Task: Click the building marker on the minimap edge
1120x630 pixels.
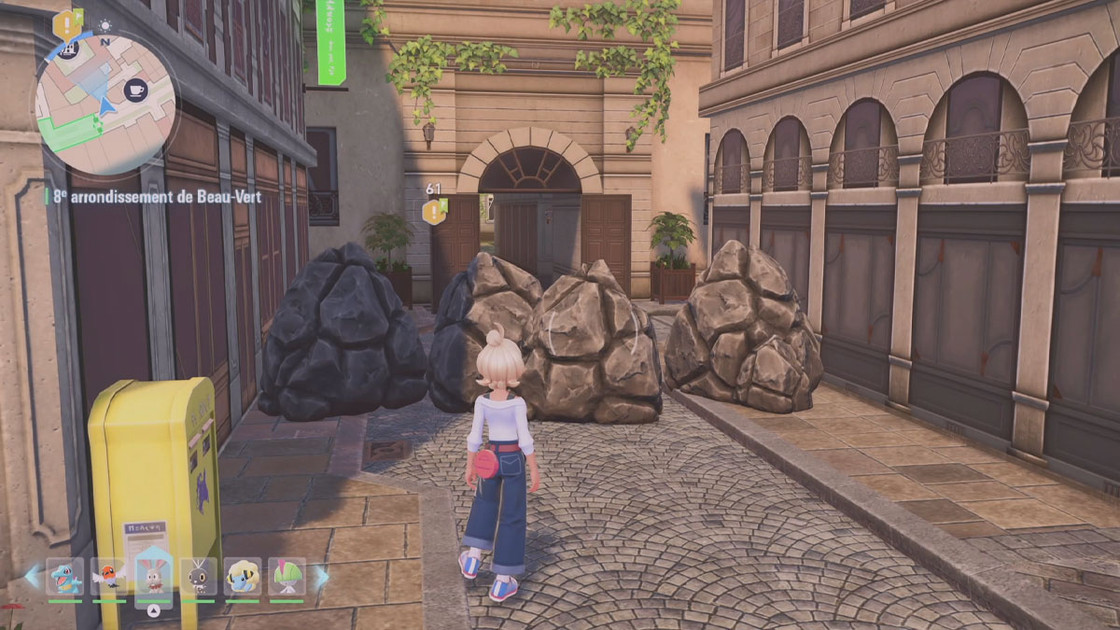Action: (68, 48)
